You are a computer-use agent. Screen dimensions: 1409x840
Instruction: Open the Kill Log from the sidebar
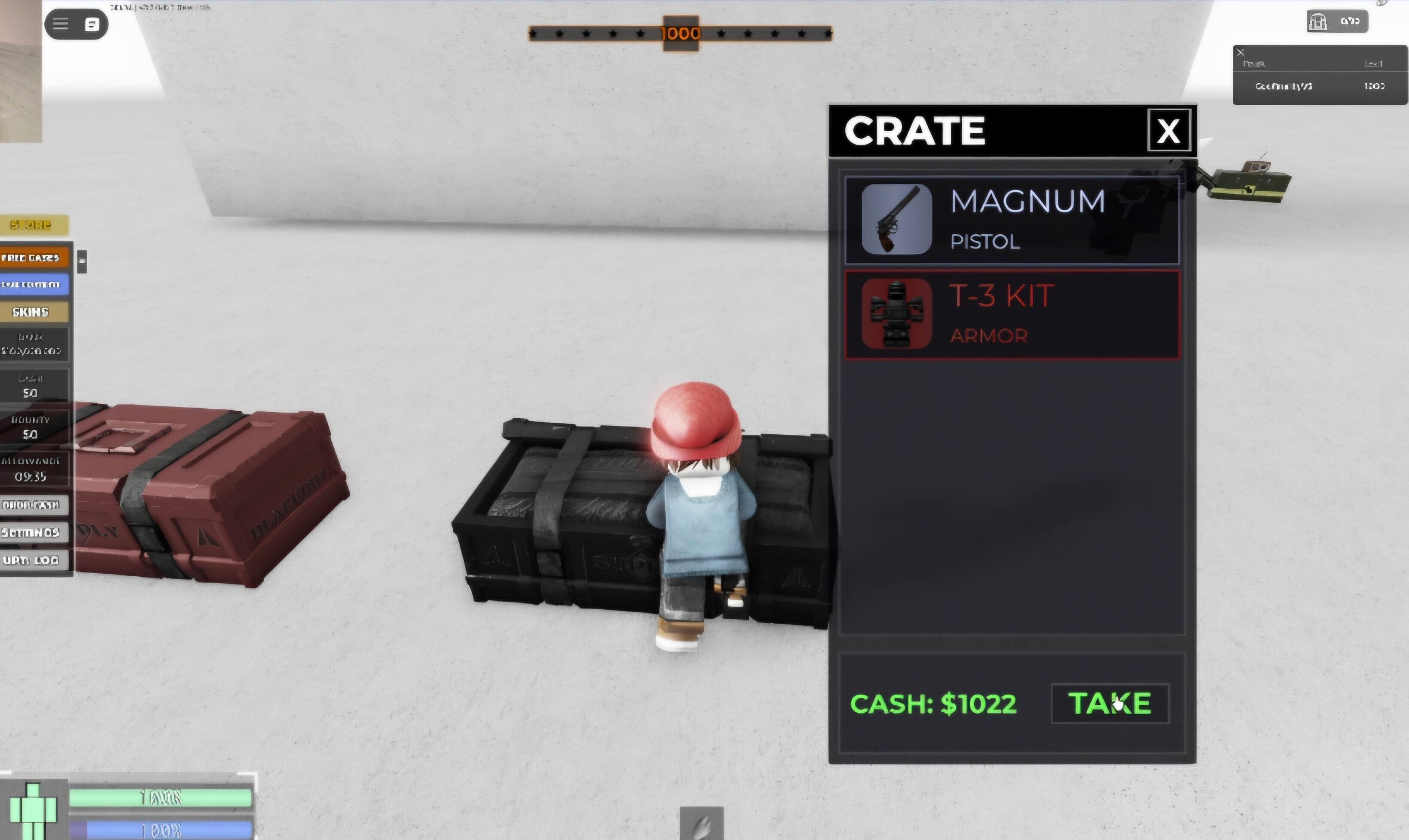tap(31, 560)
